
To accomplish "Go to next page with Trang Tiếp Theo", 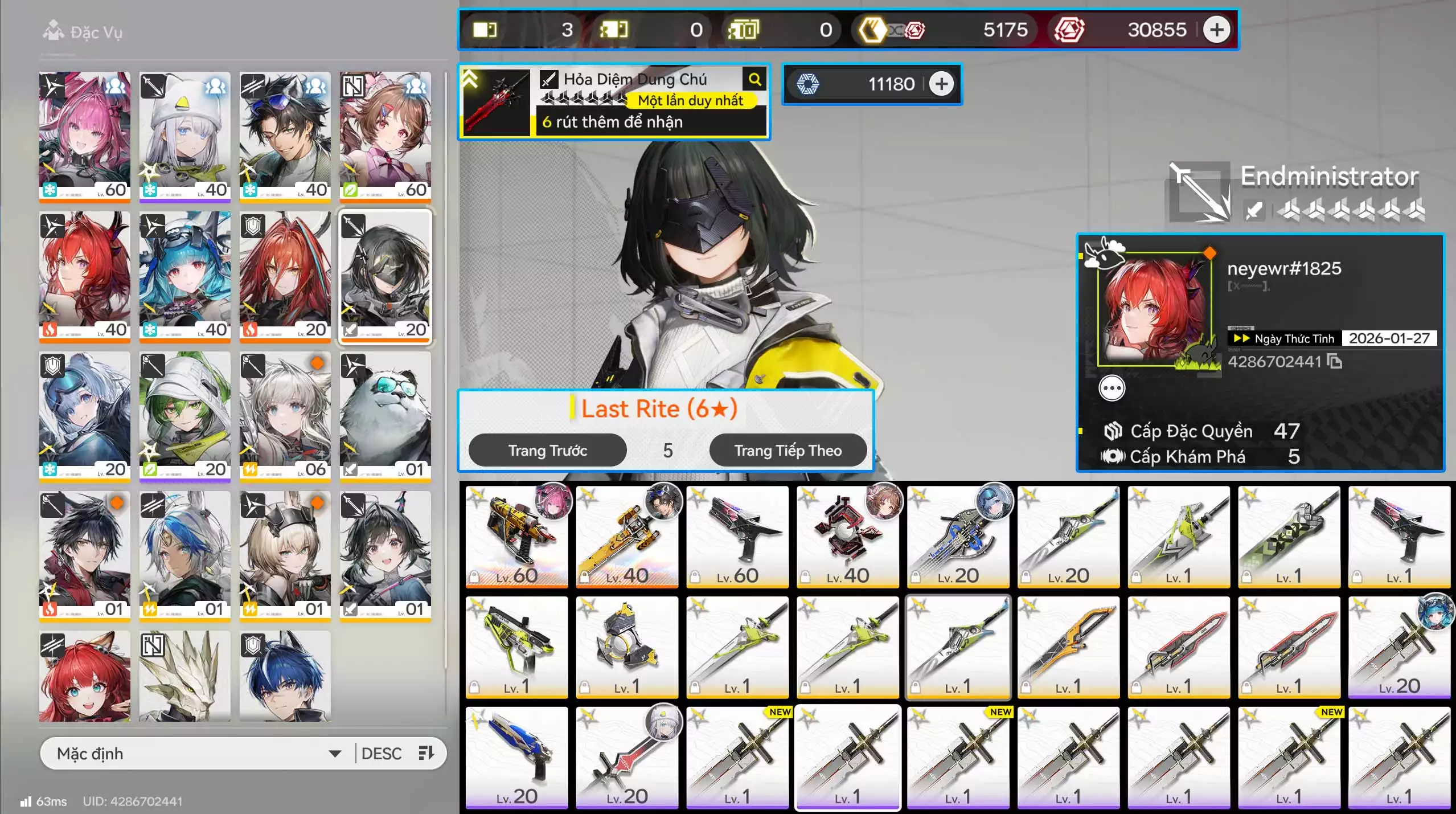I will [x=788, y=451].
